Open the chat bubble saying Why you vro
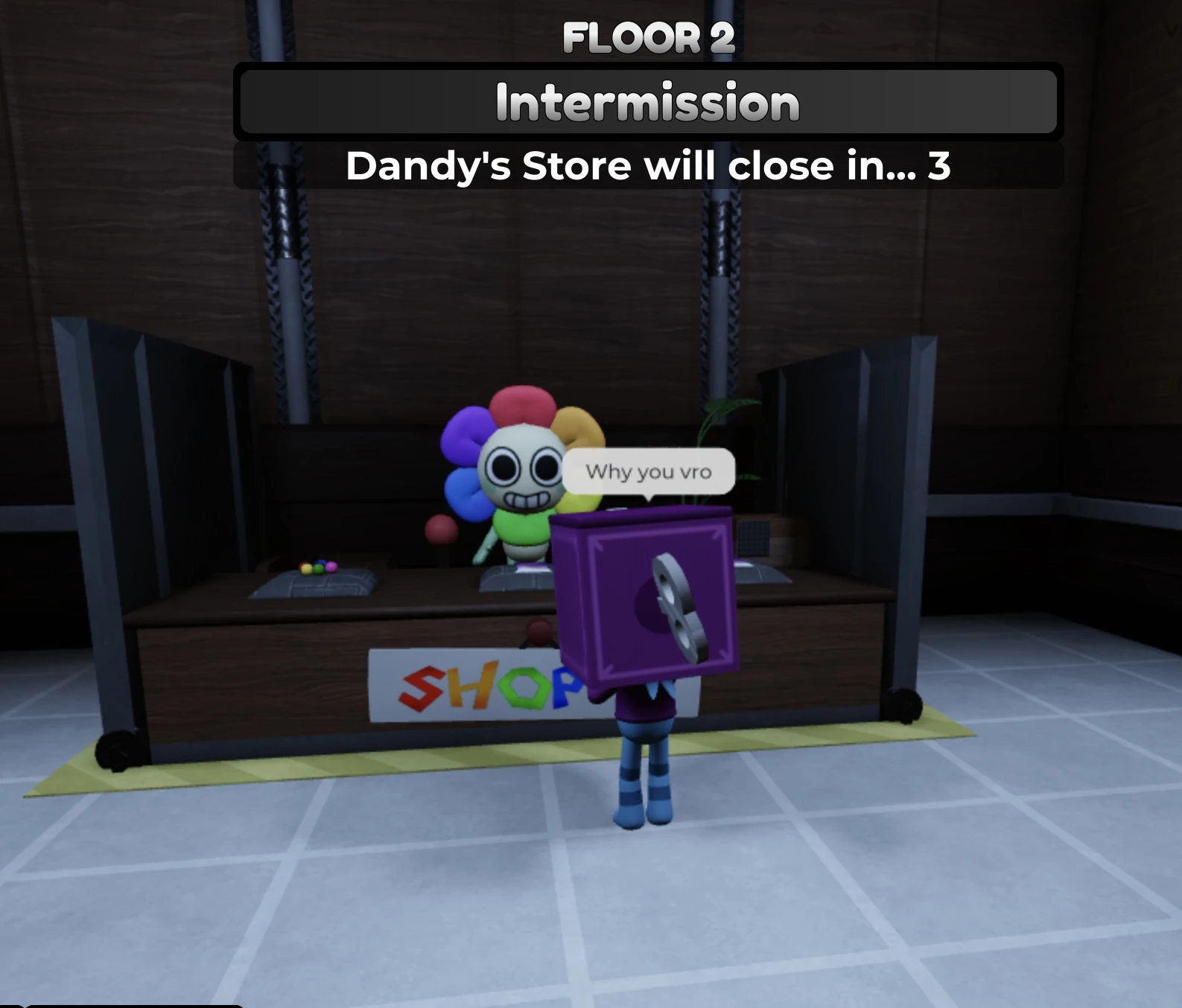The height and width of the screenshot is (1008, 1182). (649, 471)
